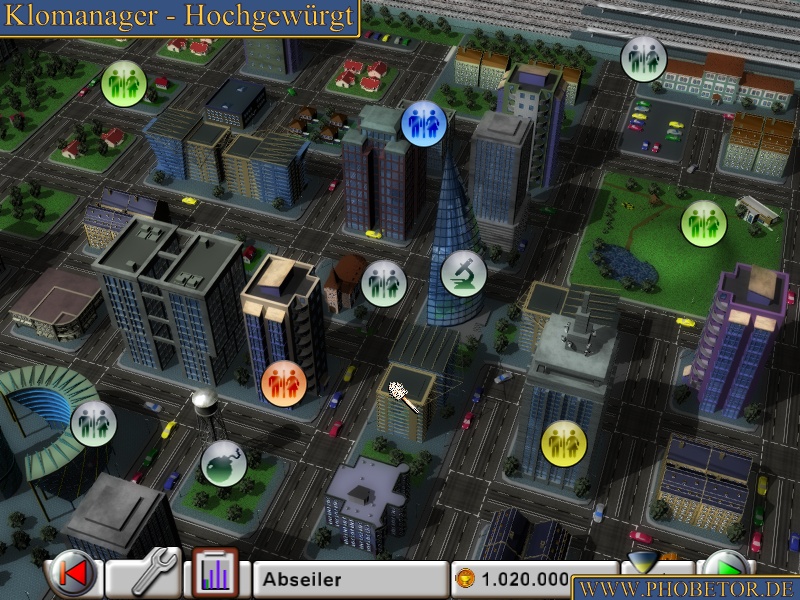
Task: Select the green toilet marker in park
Action: [704, 222]
